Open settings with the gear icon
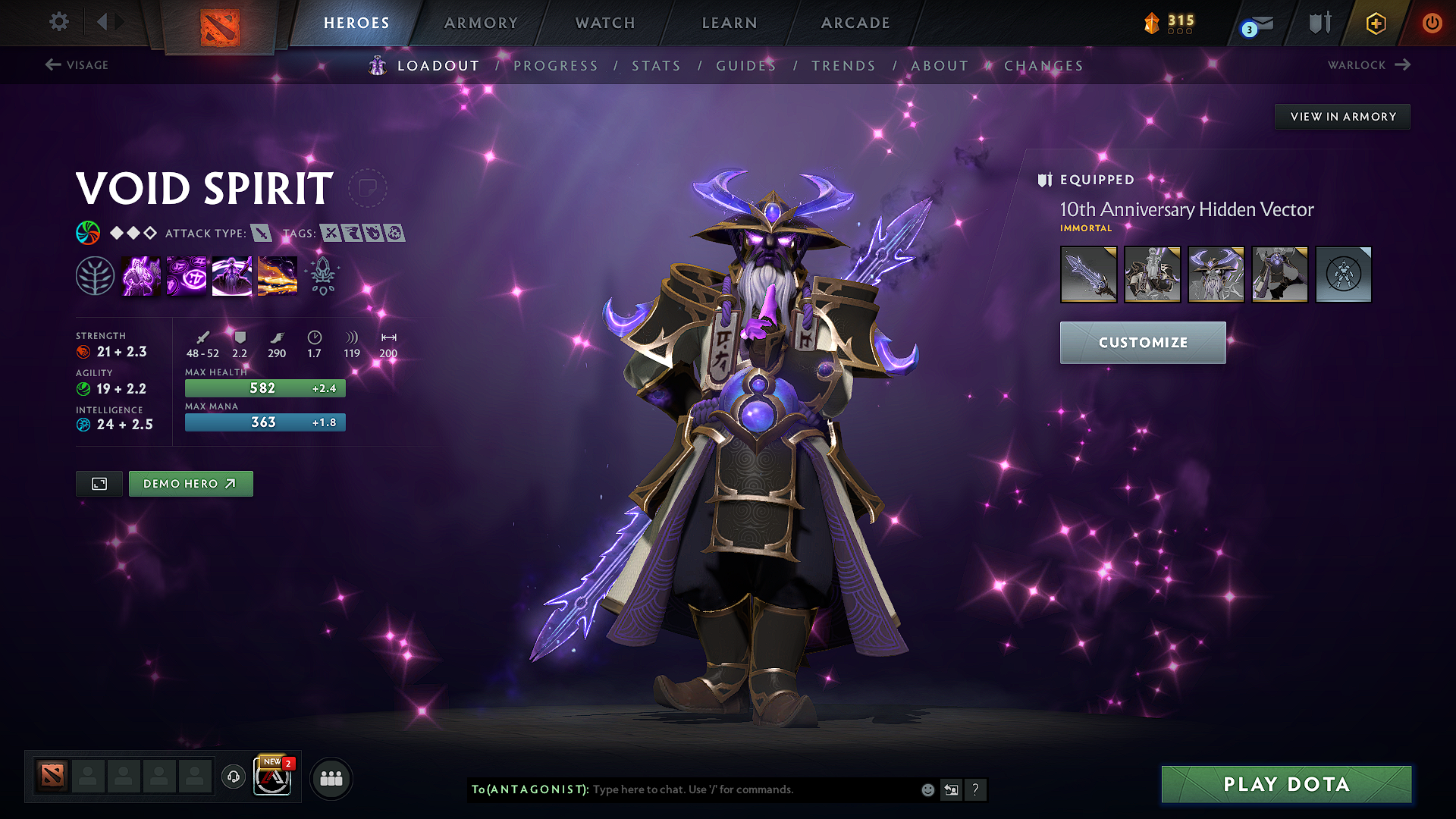The width and height of the screenshot is (1456, 819). [x=58, y=22]
